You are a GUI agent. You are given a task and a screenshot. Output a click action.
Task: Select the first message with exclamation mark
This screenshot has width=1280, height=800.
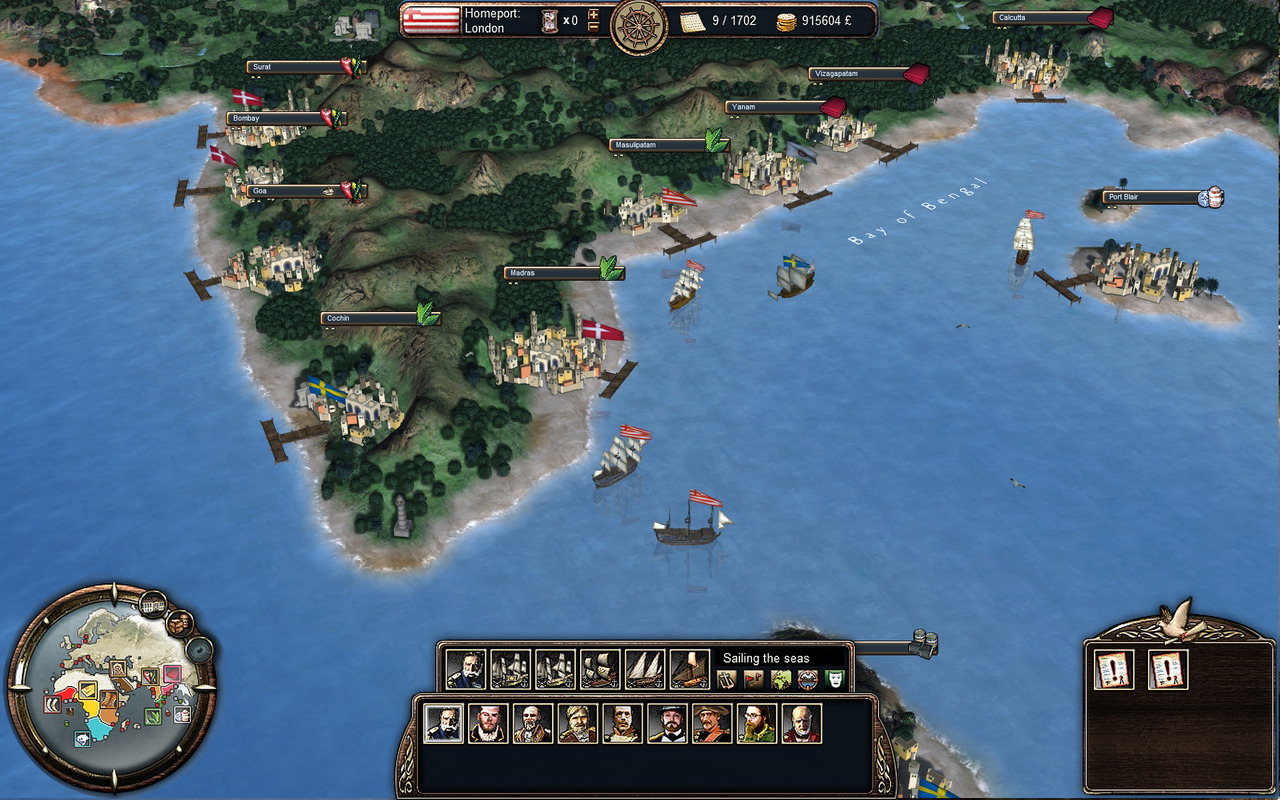coord(1113,669)
